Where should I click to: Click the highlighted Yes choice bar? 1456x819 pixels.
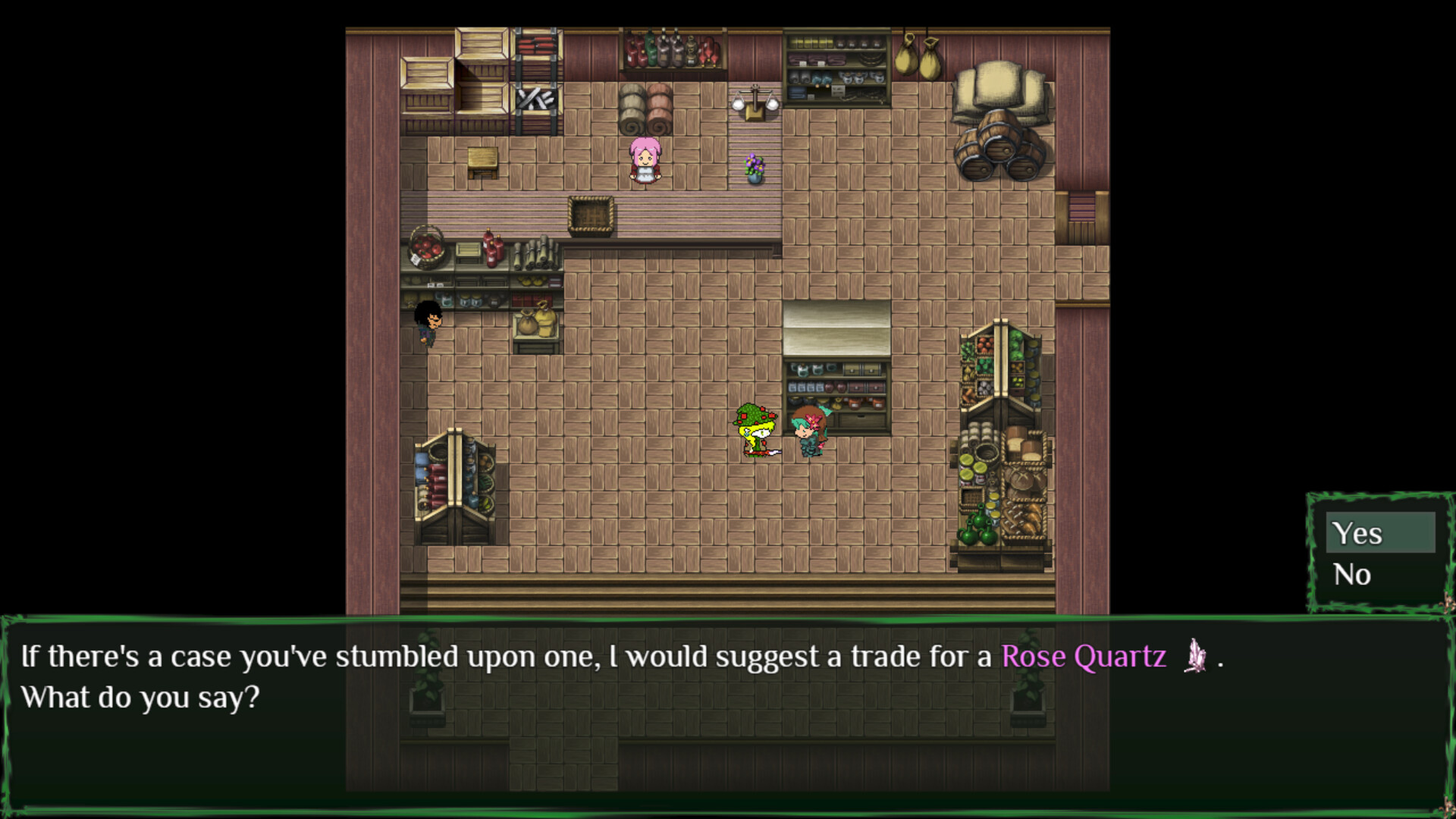click(x=1380, y=533)
